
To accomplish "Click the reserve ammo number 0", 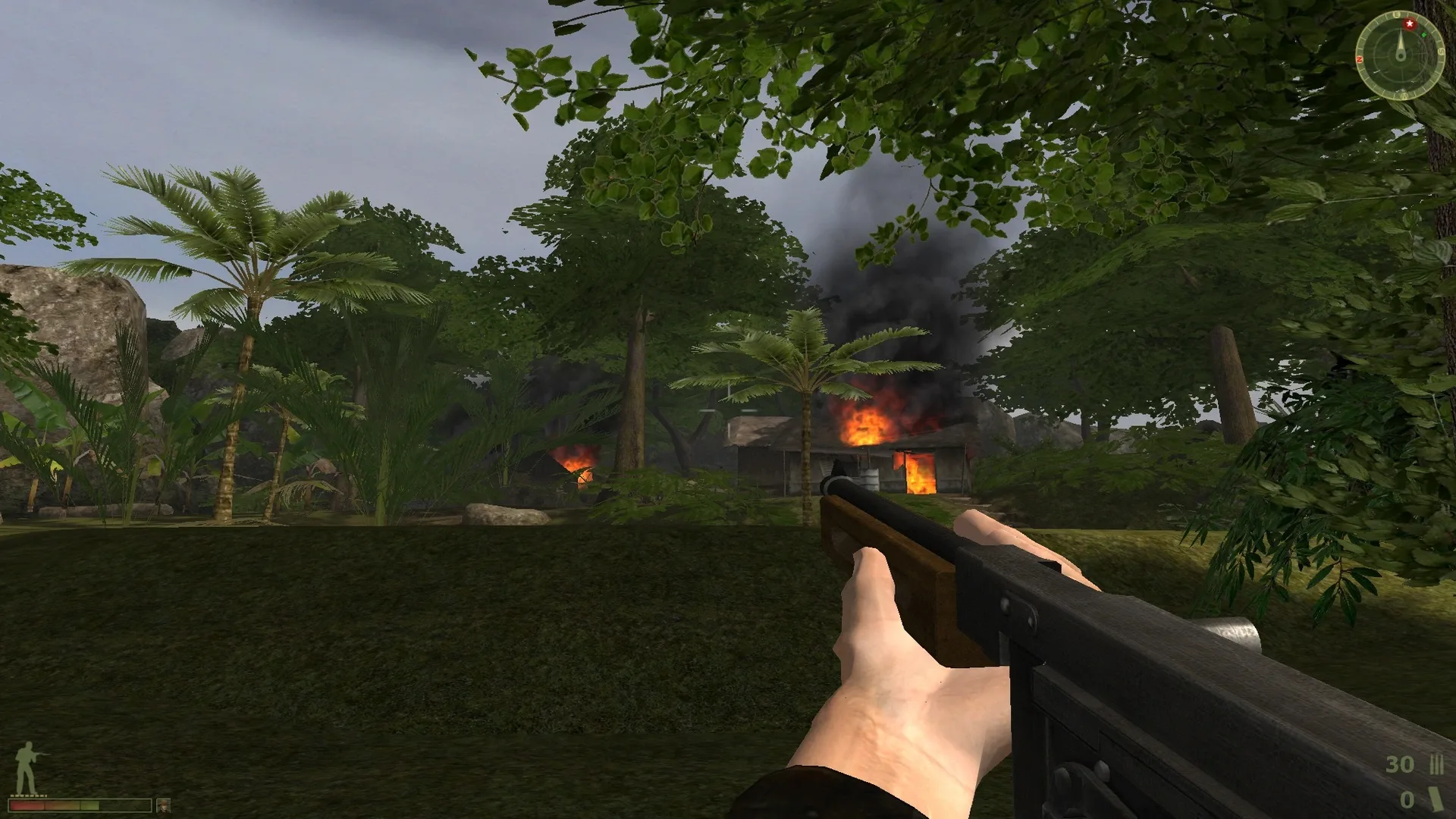I will (1407, 799).
